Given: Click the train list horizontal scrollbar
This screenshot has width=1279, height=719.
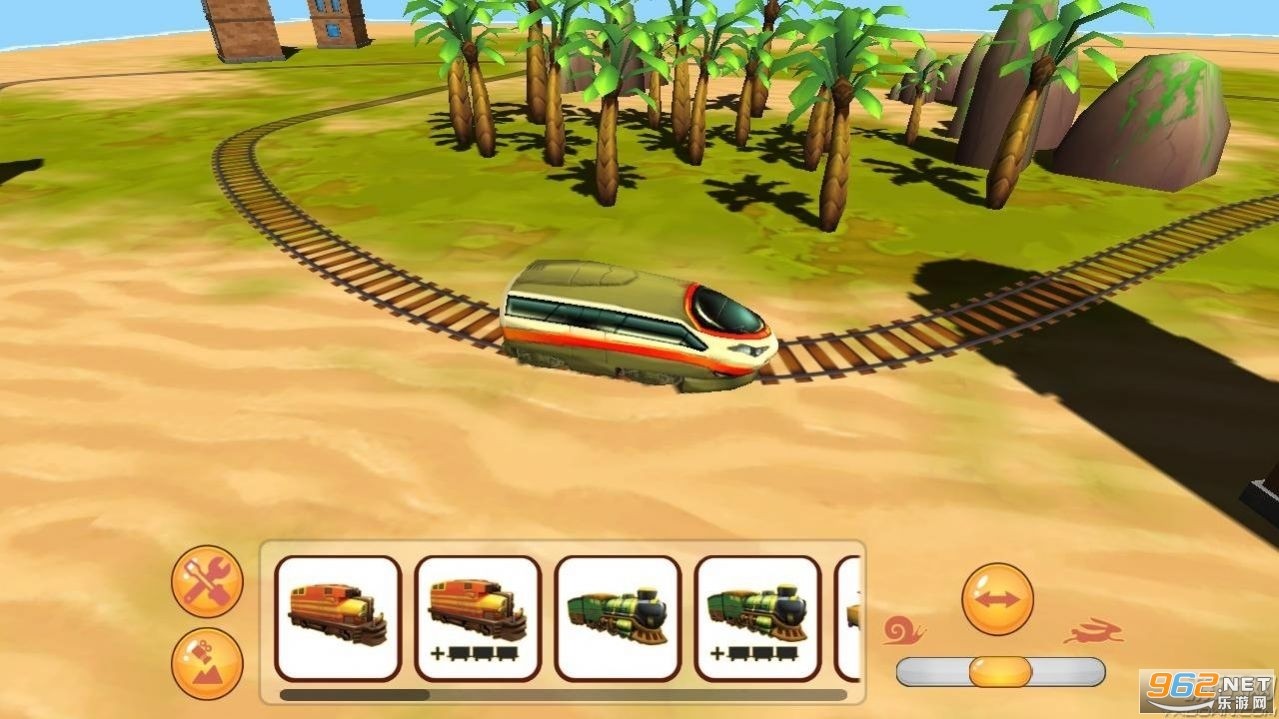Looking at the screenshot, I should click(x=355, y=694).
